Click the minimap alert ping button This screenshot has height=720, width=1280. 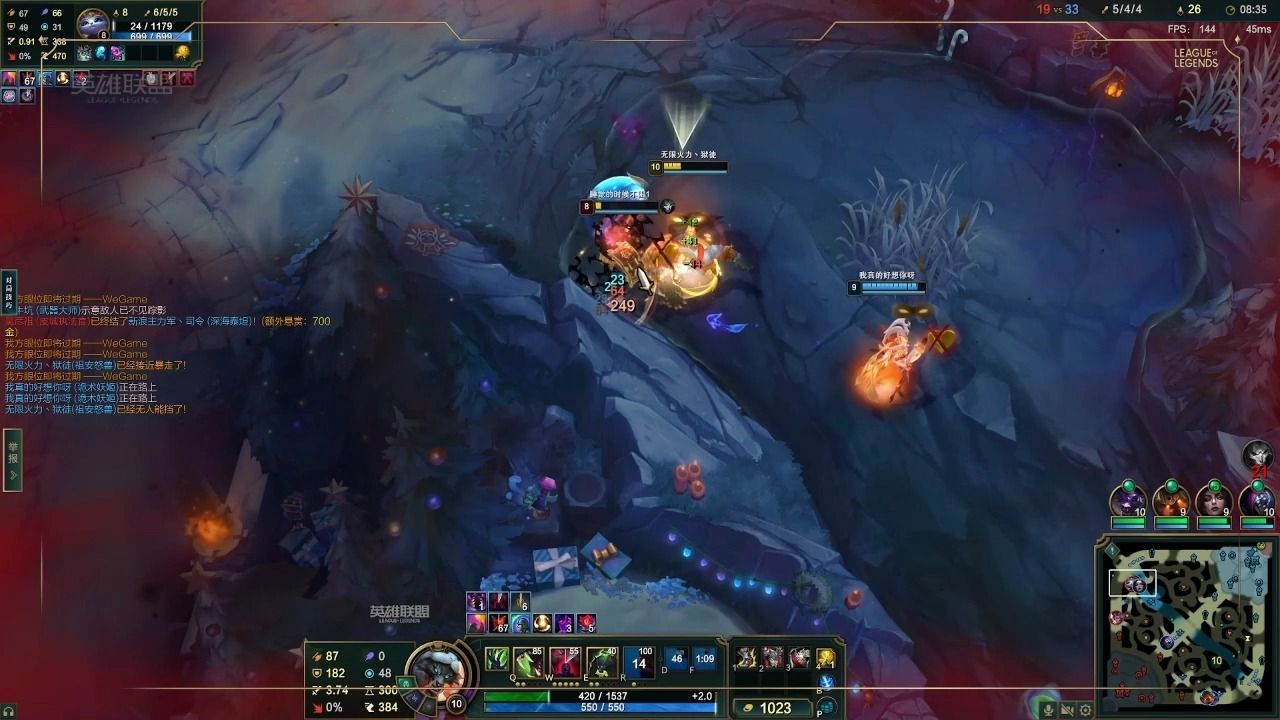pyautogui.click(x=1110, y=550)
